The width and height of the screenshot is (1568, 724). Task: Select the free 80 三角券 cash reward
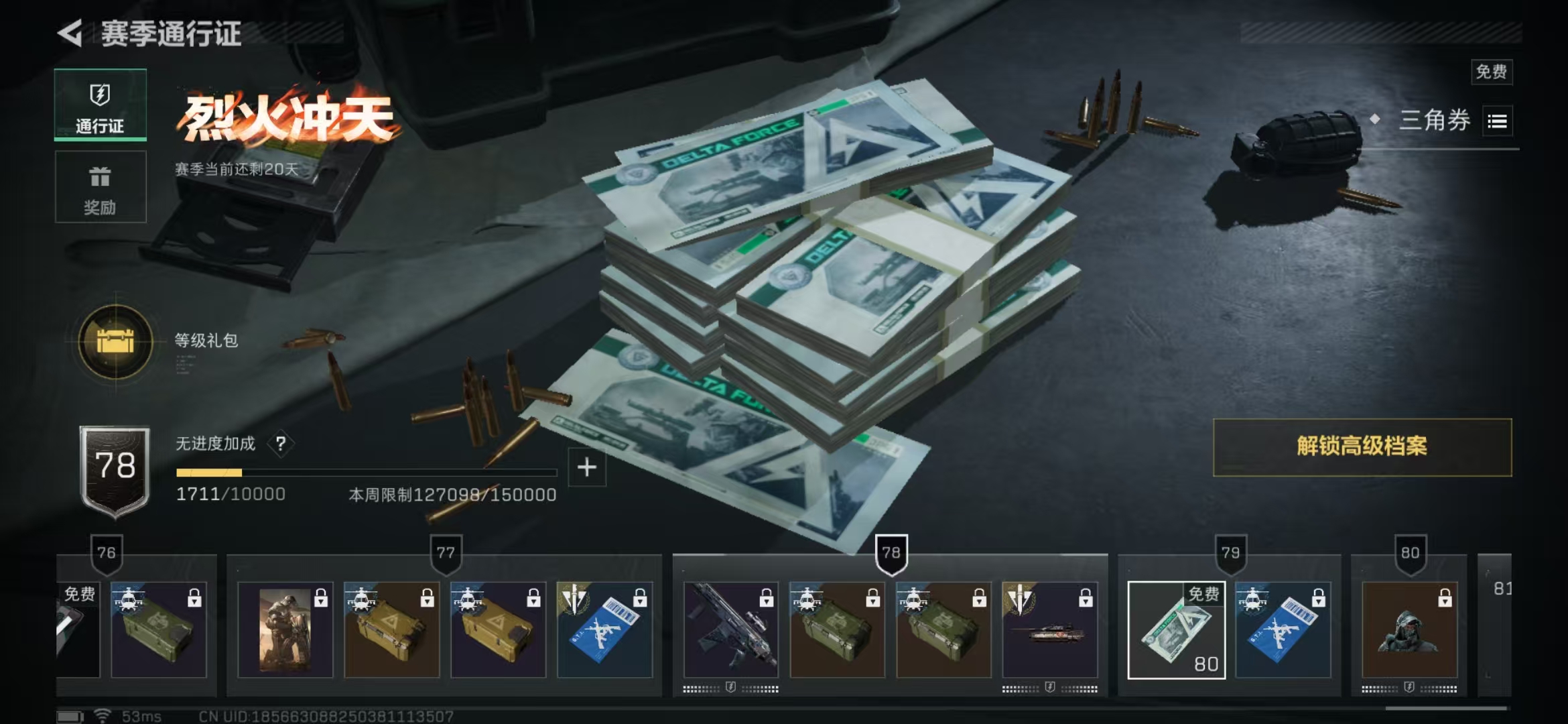pos(1176,630)
